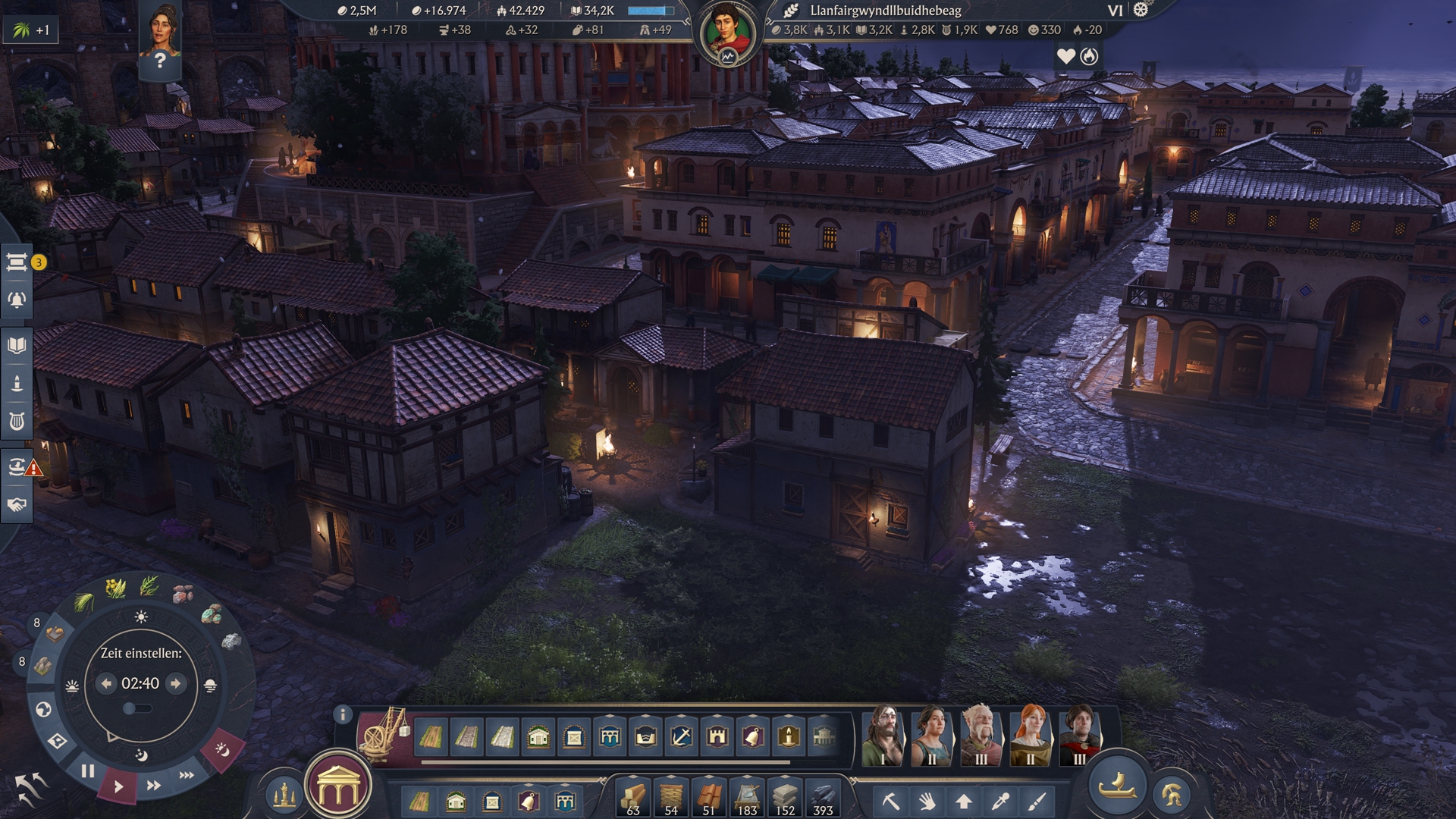This screenshot has height=819, width=1456.
Task: Pick the eyedropper copy tool
Action: 1000,801
